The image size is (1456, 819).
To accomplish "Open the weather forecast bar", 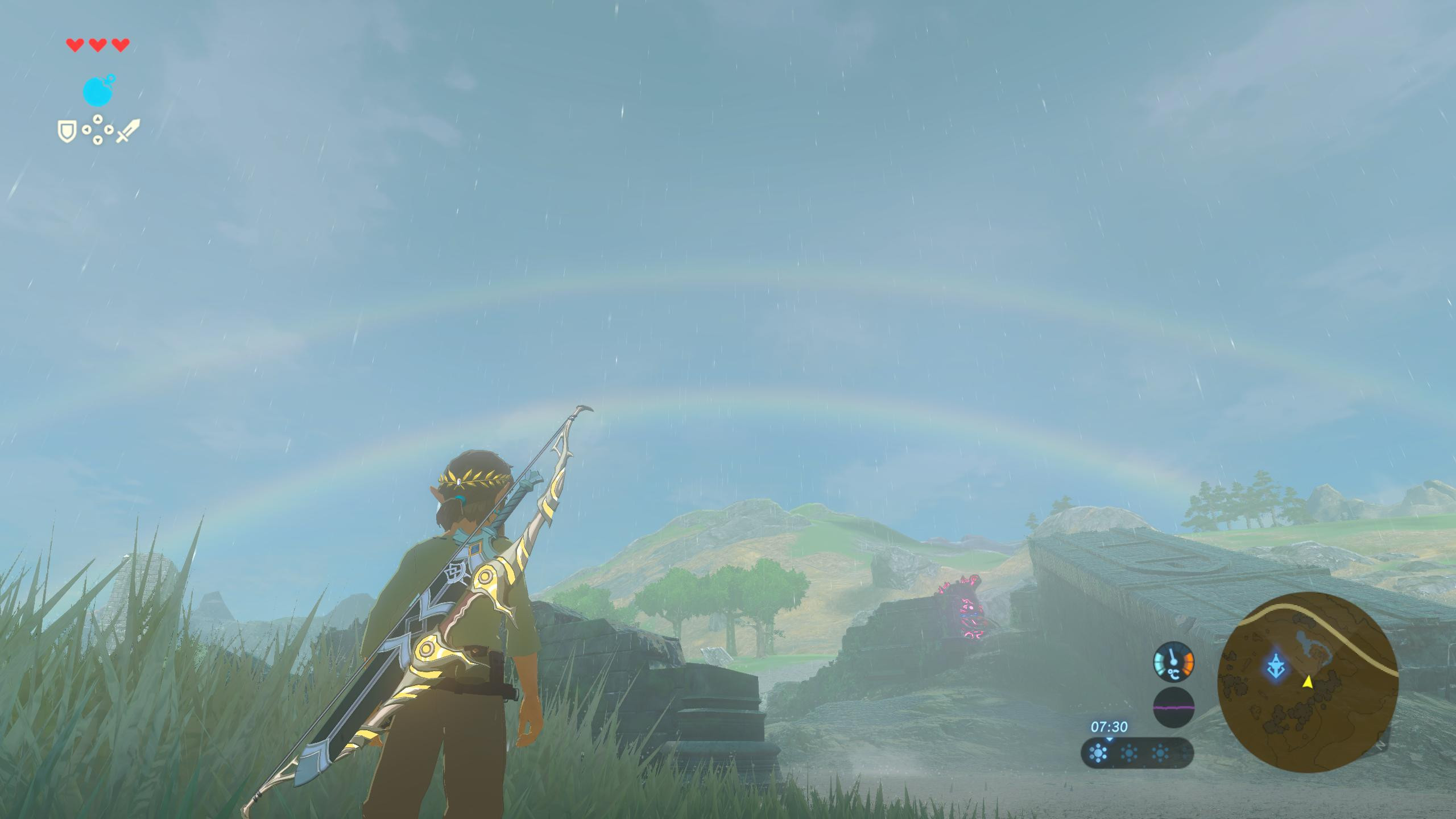I will (x=1136, y=752).
